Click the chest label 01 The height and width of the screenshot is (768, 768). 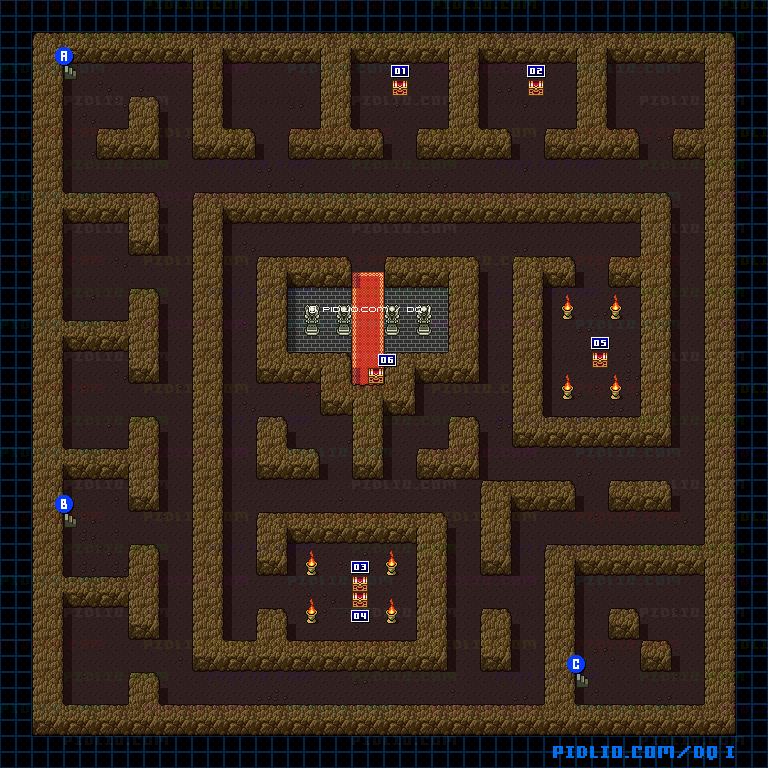(x=400, y=71)
